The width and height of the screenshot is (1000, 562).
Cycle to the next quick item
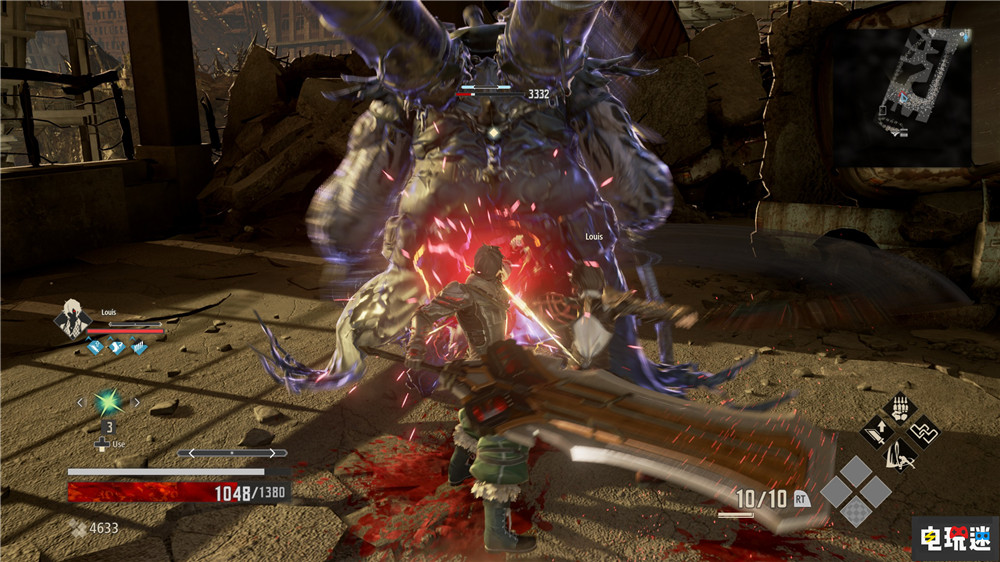[x=136, y=403]
